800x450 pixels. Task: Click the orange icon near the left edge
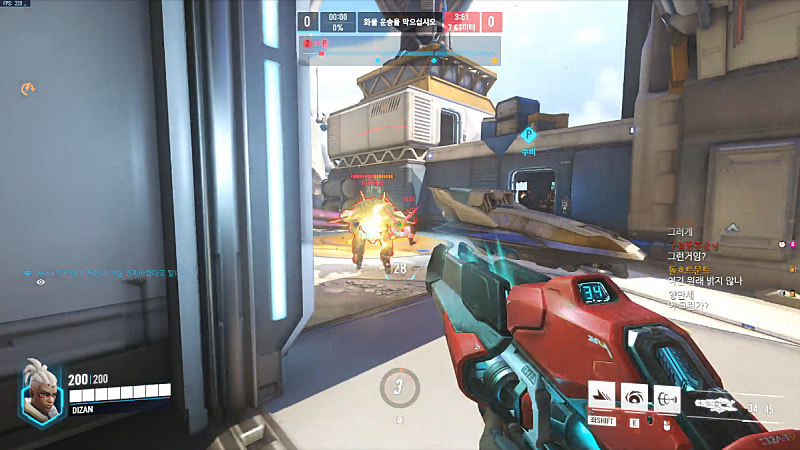click(29, 89)
